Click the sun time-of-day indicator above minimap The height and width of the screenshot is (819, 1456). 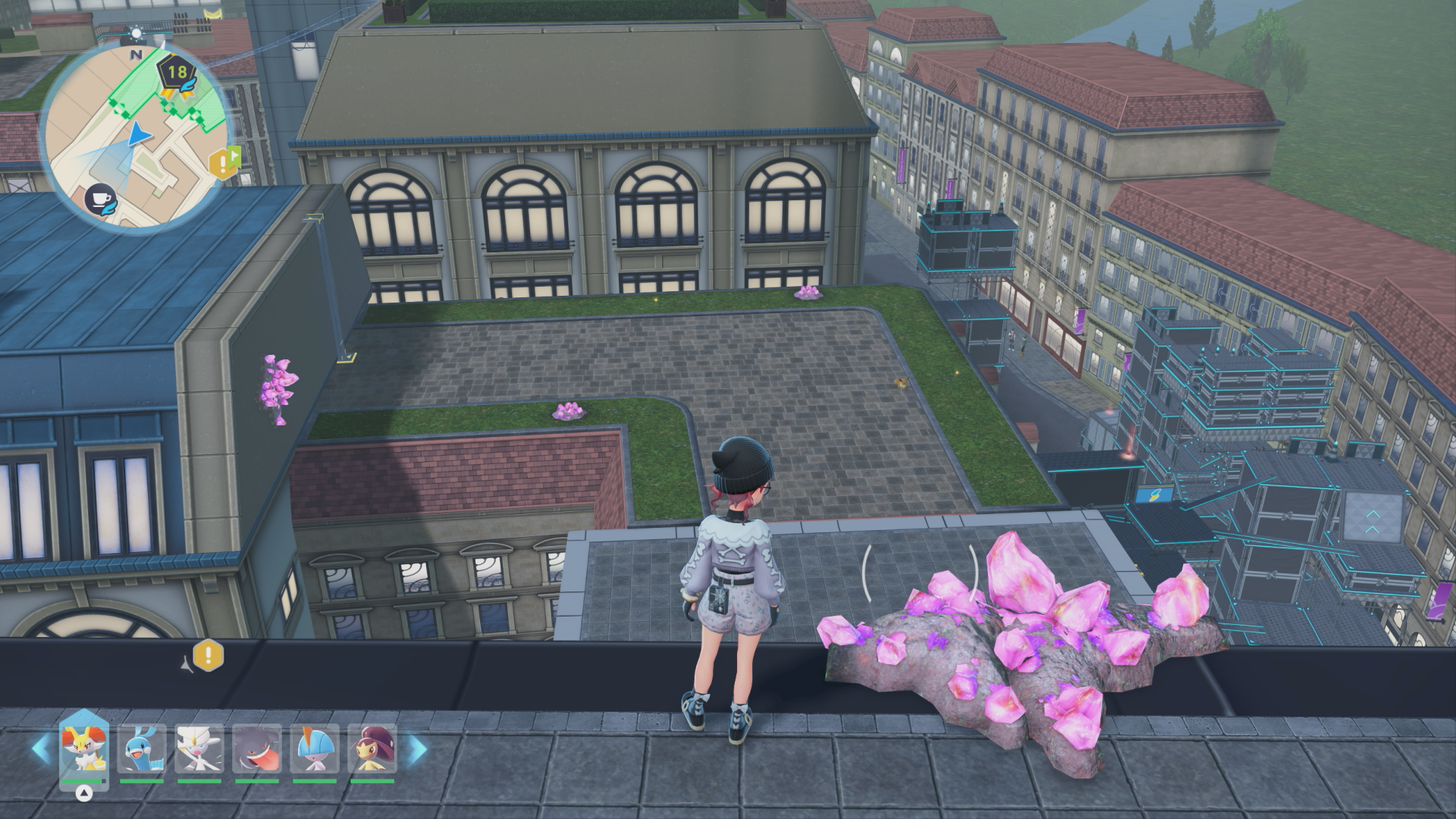pyautogui.click(x=136, y=33)
